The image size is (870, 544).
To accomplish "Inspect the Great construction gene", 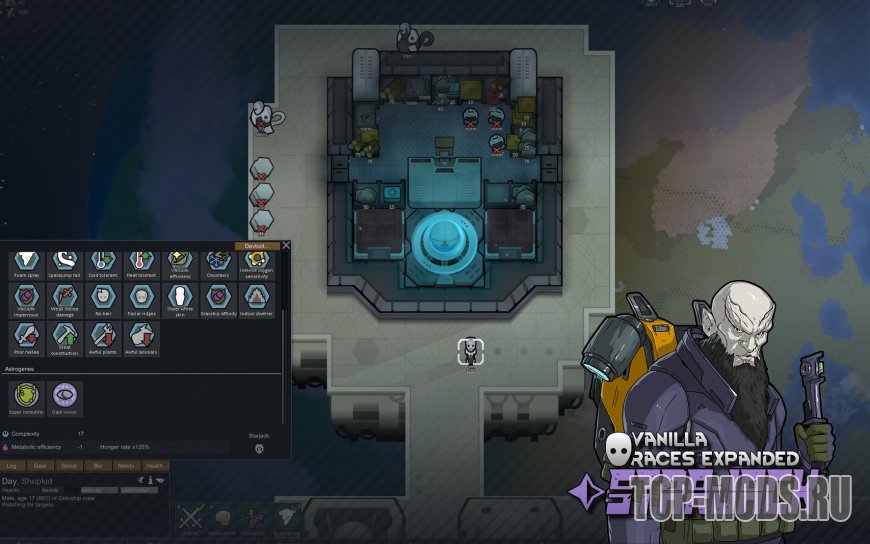I will tap(63, 337).
